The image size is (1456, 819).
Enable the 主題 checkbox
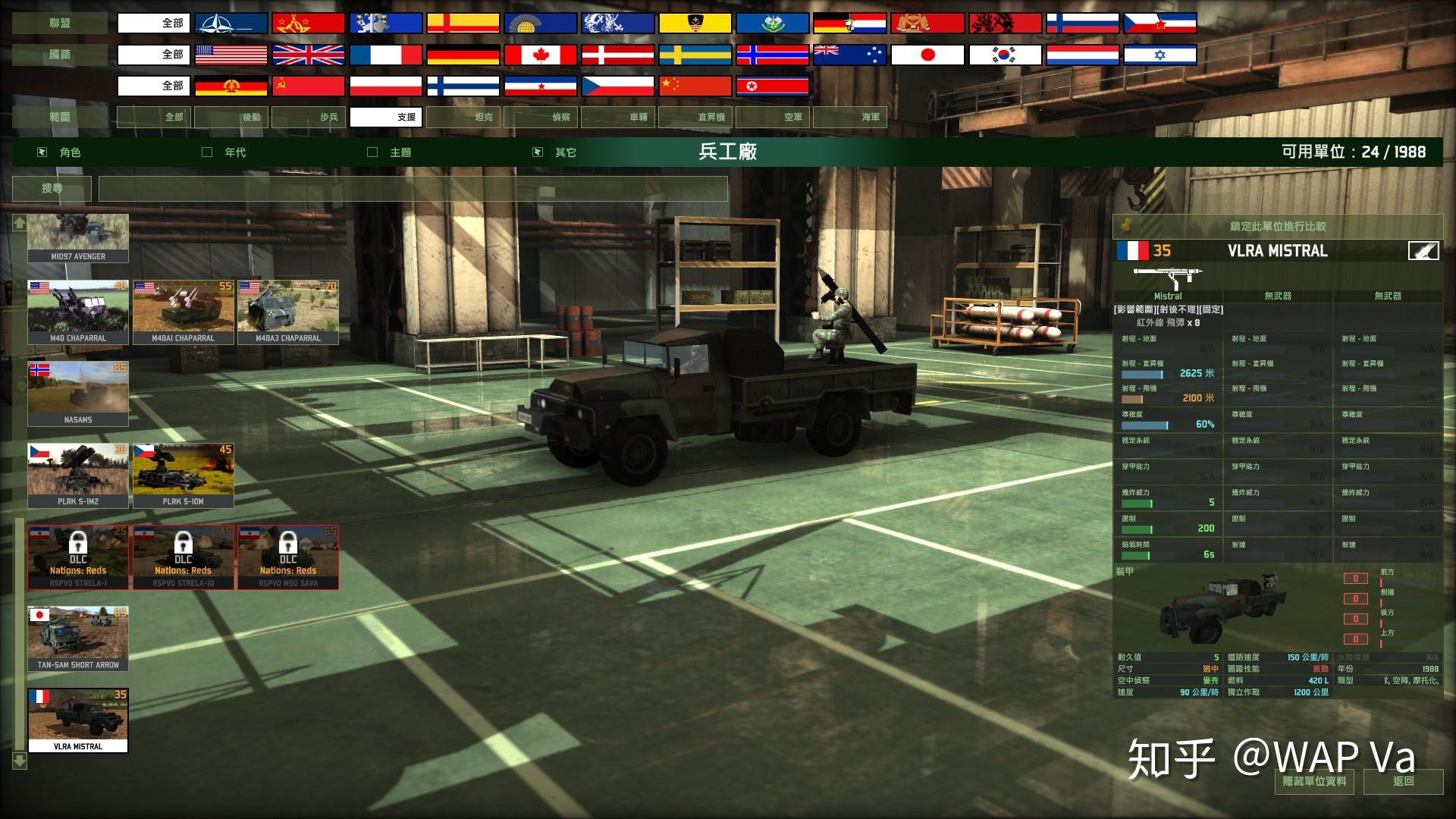372,152
